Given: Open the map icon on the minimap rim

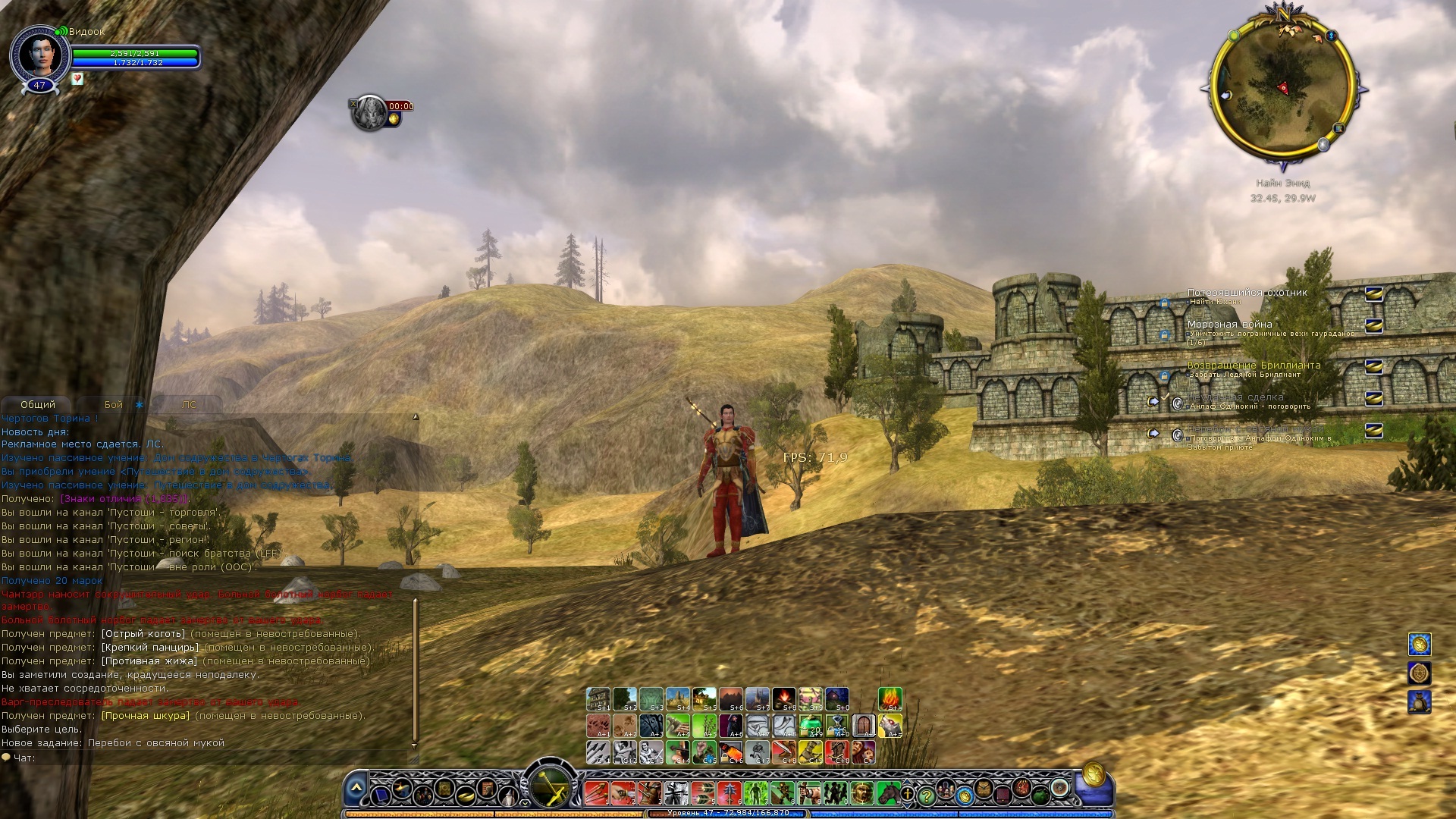Looking at the screenshot, I should pos(1338,129).
